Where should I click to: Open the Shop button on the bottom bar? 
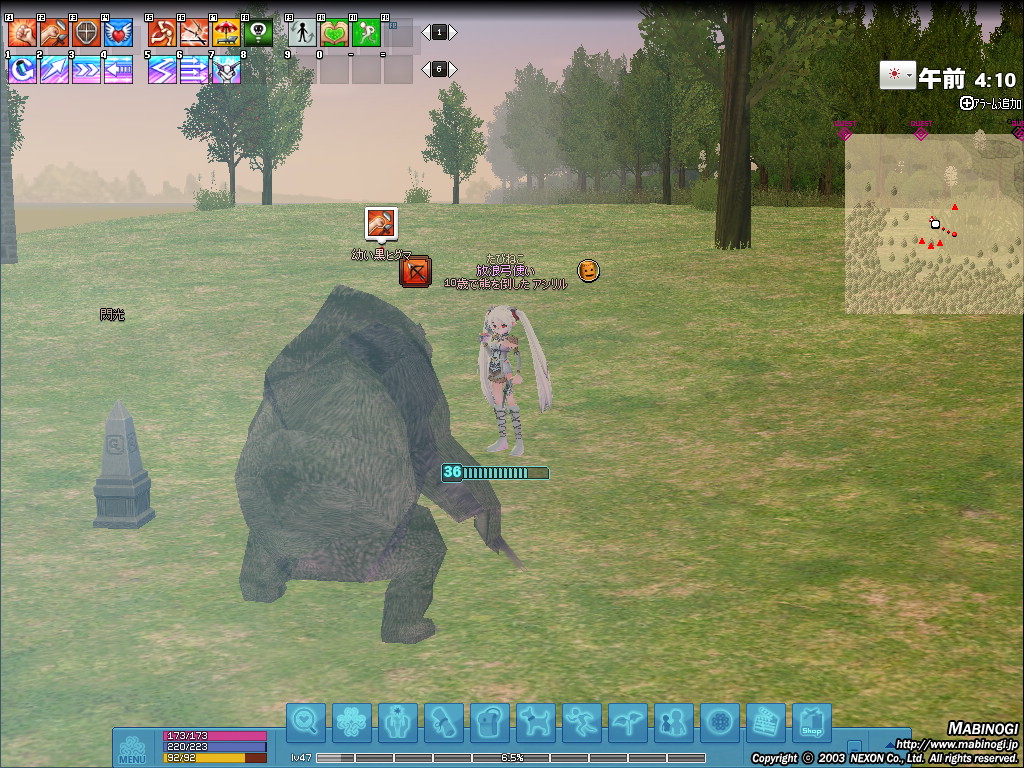(x=811, y=722)
